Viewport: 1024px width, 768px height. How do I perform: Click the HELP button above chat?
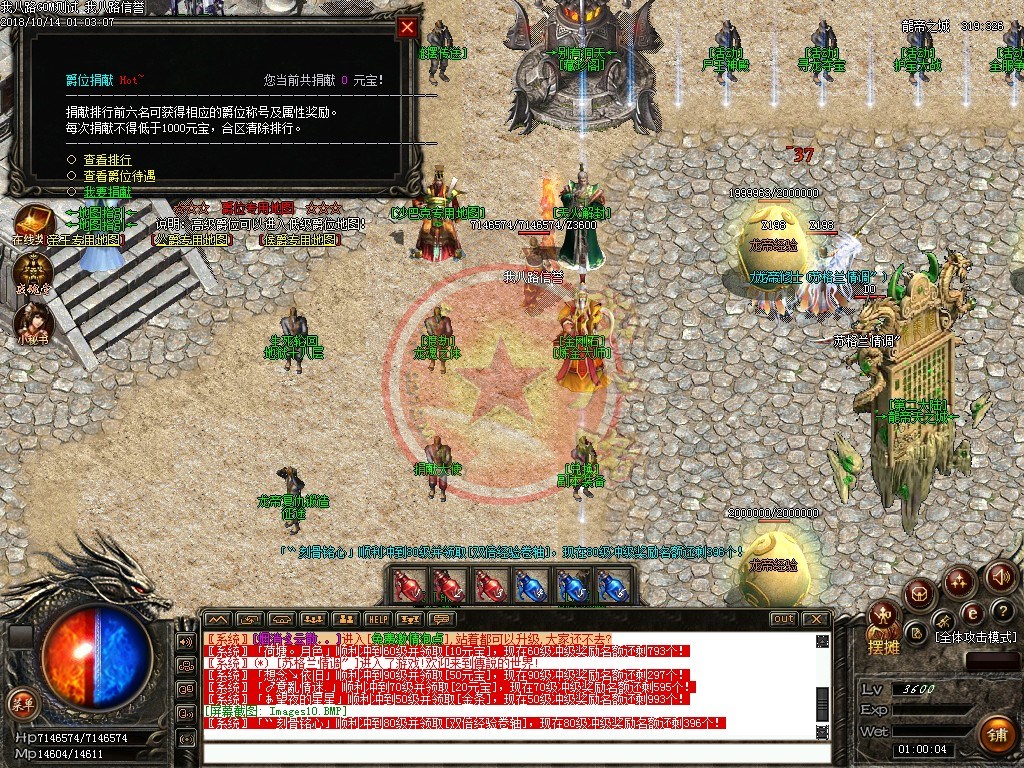[x=377, y=619]
